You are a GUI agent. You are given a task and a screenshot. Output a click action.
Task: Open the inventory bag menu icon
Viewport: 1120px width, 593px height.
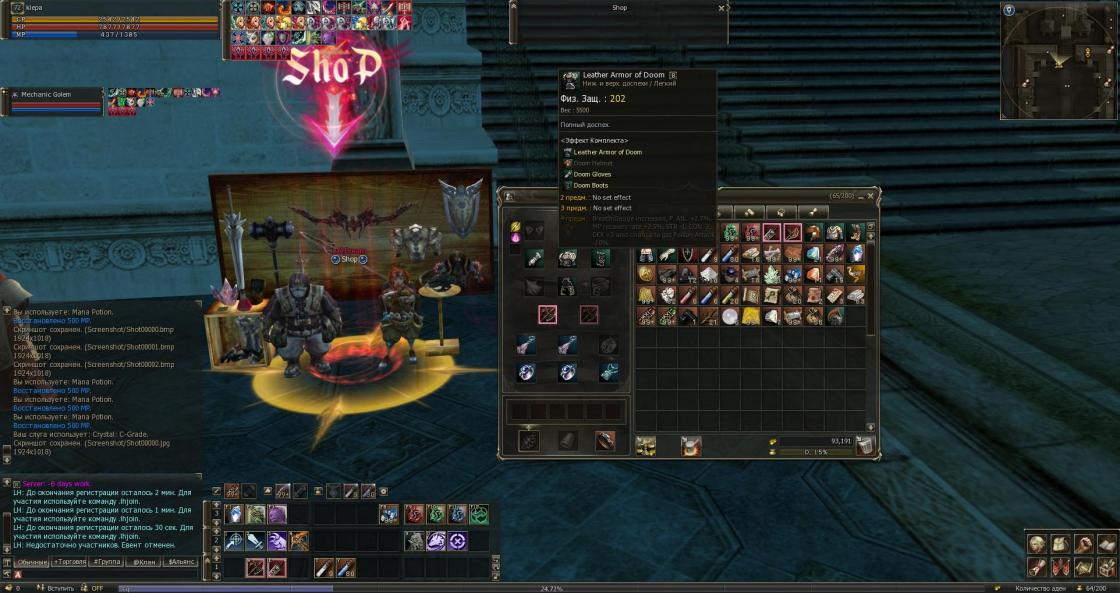tap(1059, 545)
